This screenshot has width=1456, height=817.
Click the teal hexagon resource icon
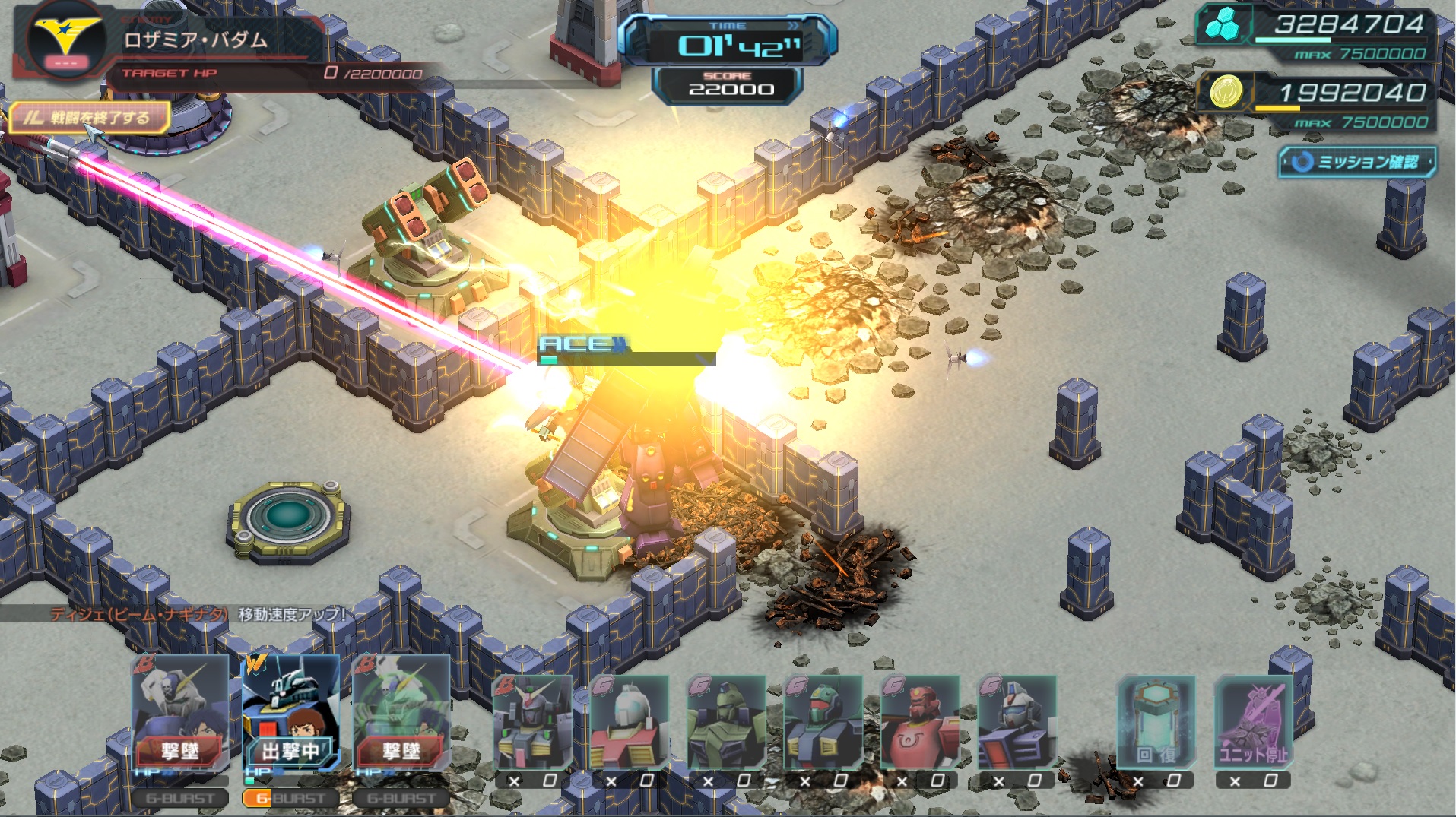1222,25
